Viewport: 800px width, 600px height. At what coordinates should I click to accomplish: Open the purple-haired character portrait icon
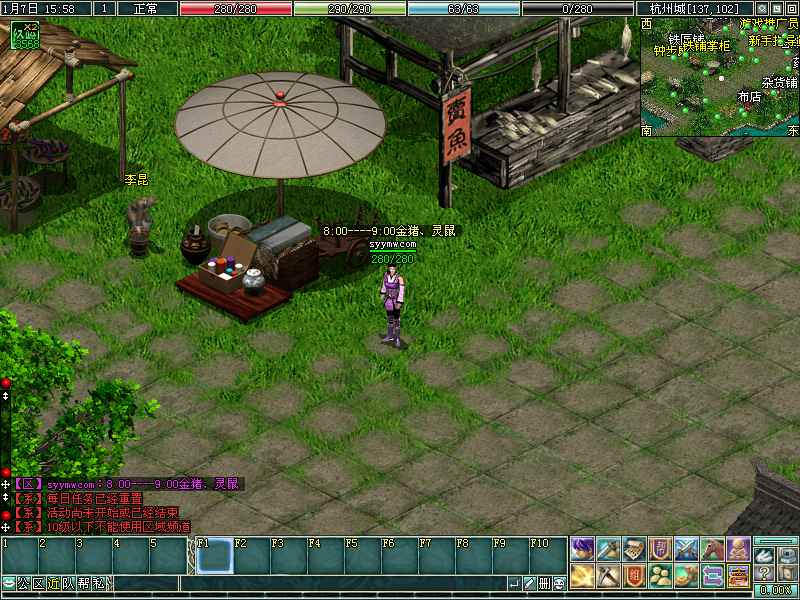click(583, 548)
